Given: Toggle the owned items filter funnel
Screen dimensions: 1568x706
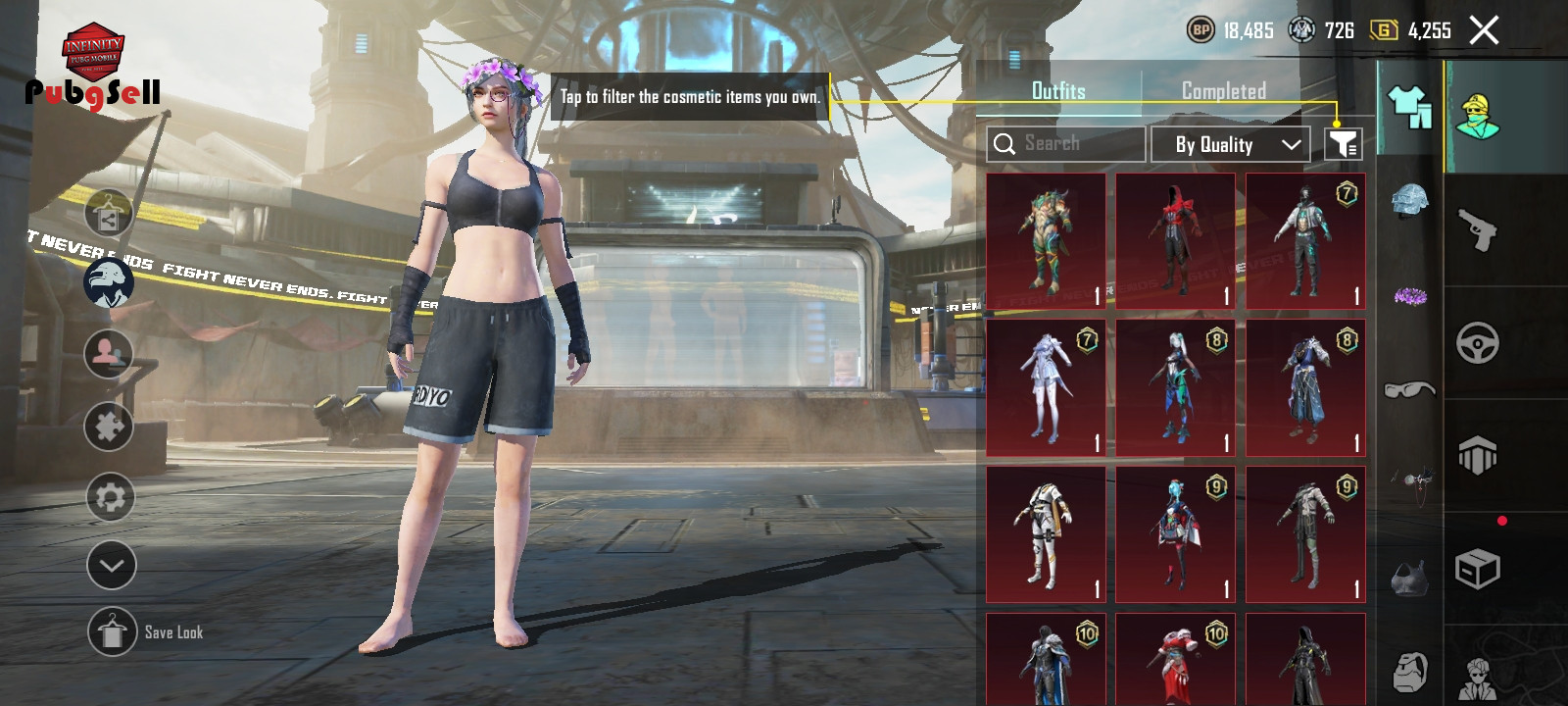Looking at the screenshot, I should 1343,144.
